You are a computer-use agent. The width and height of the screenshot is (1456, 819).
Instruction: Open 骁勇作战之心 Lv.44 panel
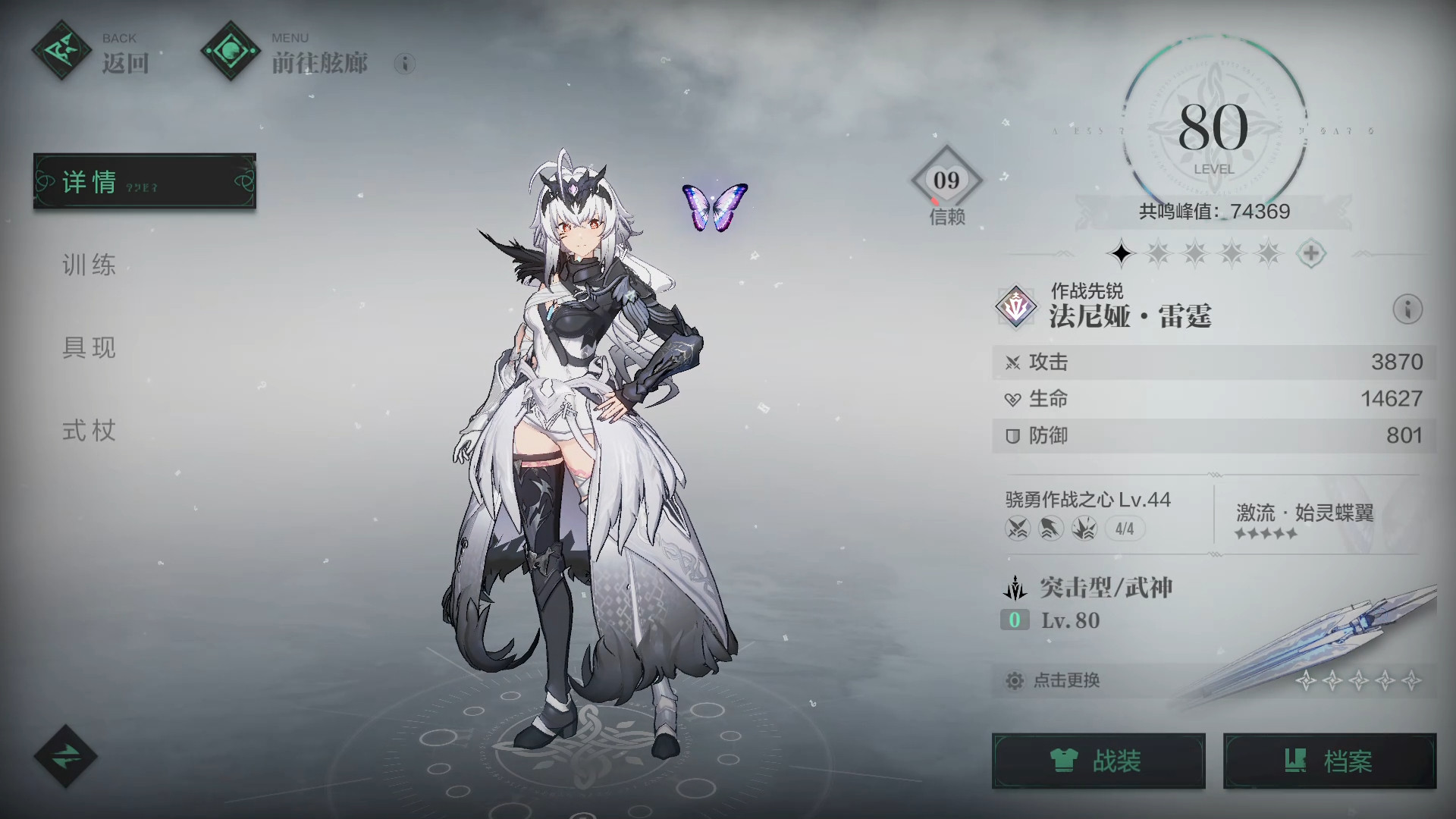(x=1088, y=513)
